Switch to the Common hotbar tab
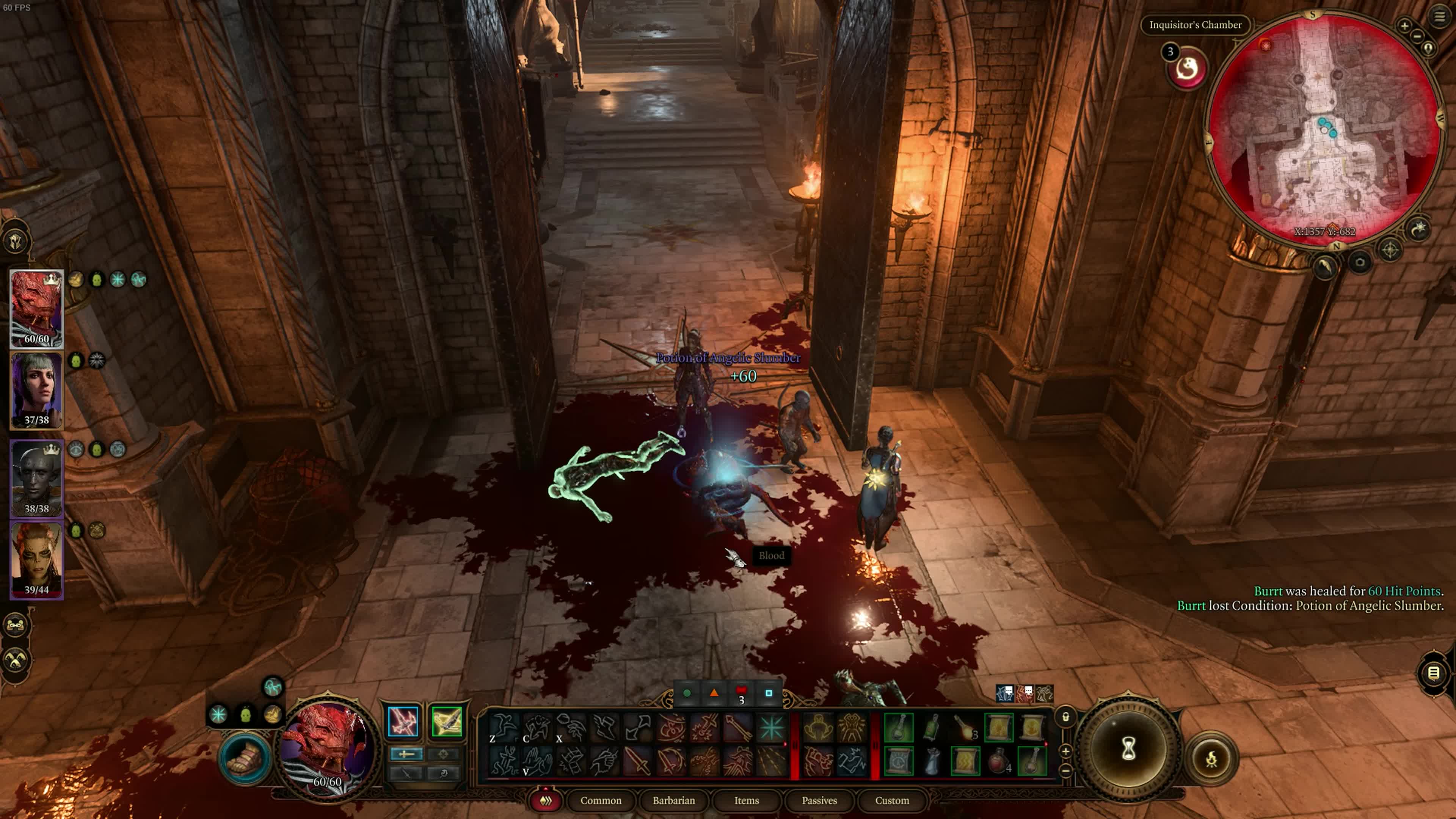The image size is (1456, 819). pyautogui.click(x=600, y=800)
